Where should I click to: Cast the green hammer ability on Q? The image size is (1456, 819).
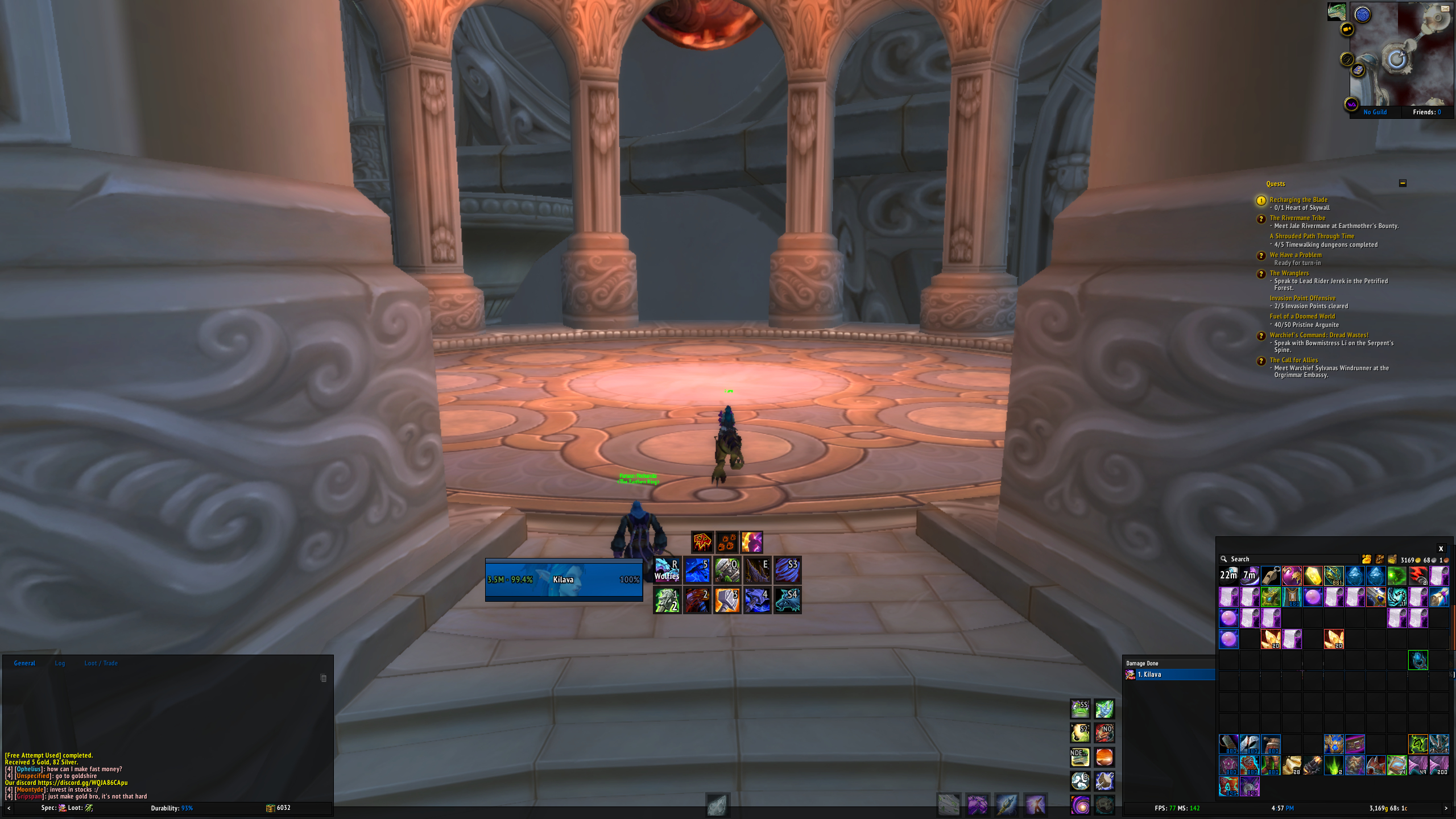click(x=727, y=570)
